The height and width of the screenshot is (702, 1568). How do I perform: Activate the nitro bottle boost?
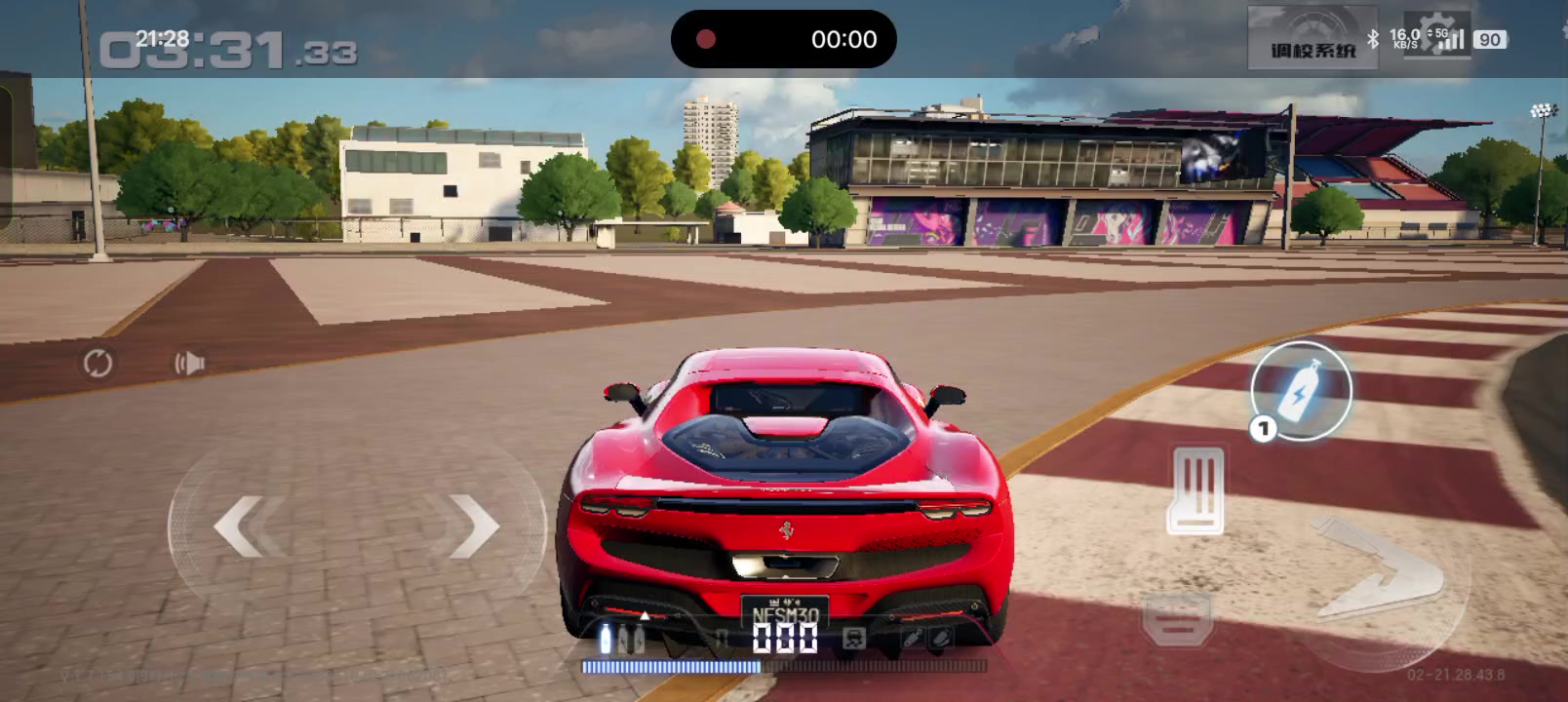[x=1301, y=390]
